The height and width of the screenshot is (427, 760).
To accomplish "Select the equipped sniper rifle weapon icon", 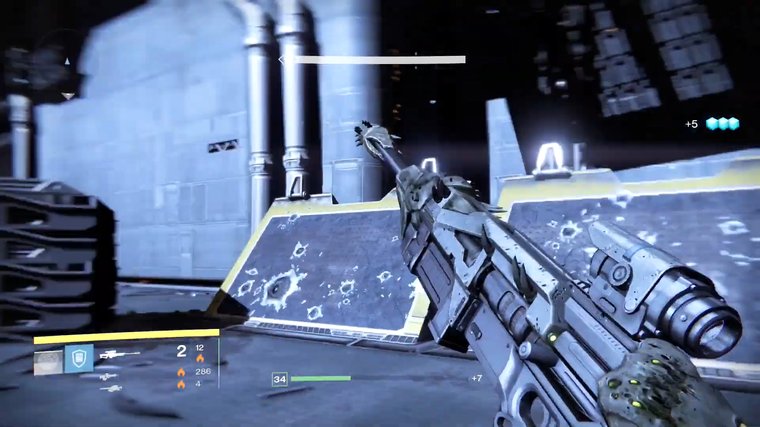I will pyautogui.click(x=119, y=354).
